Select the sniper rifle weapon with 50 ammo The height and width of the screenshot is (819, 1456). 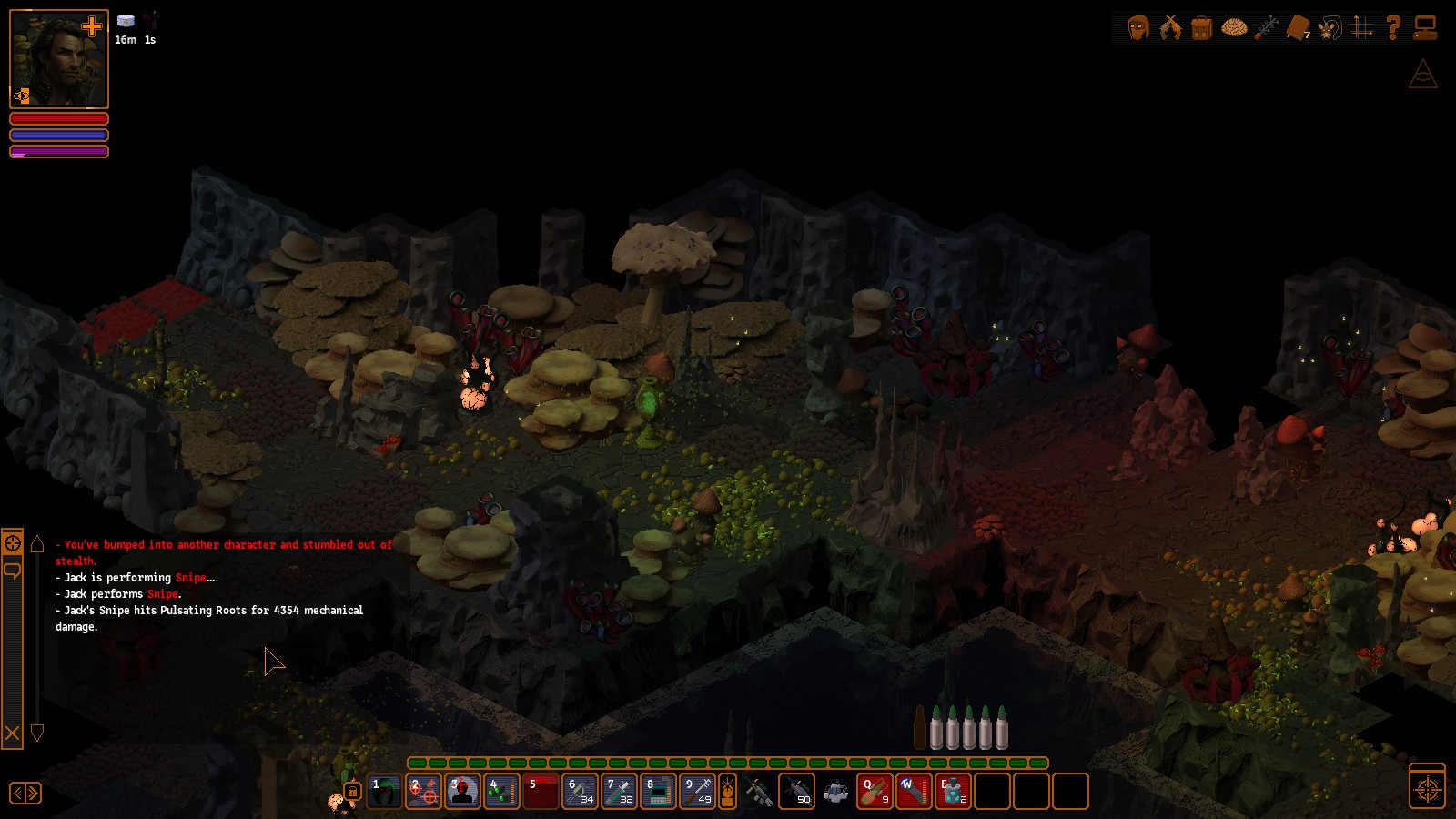click(x=797, y=792)
